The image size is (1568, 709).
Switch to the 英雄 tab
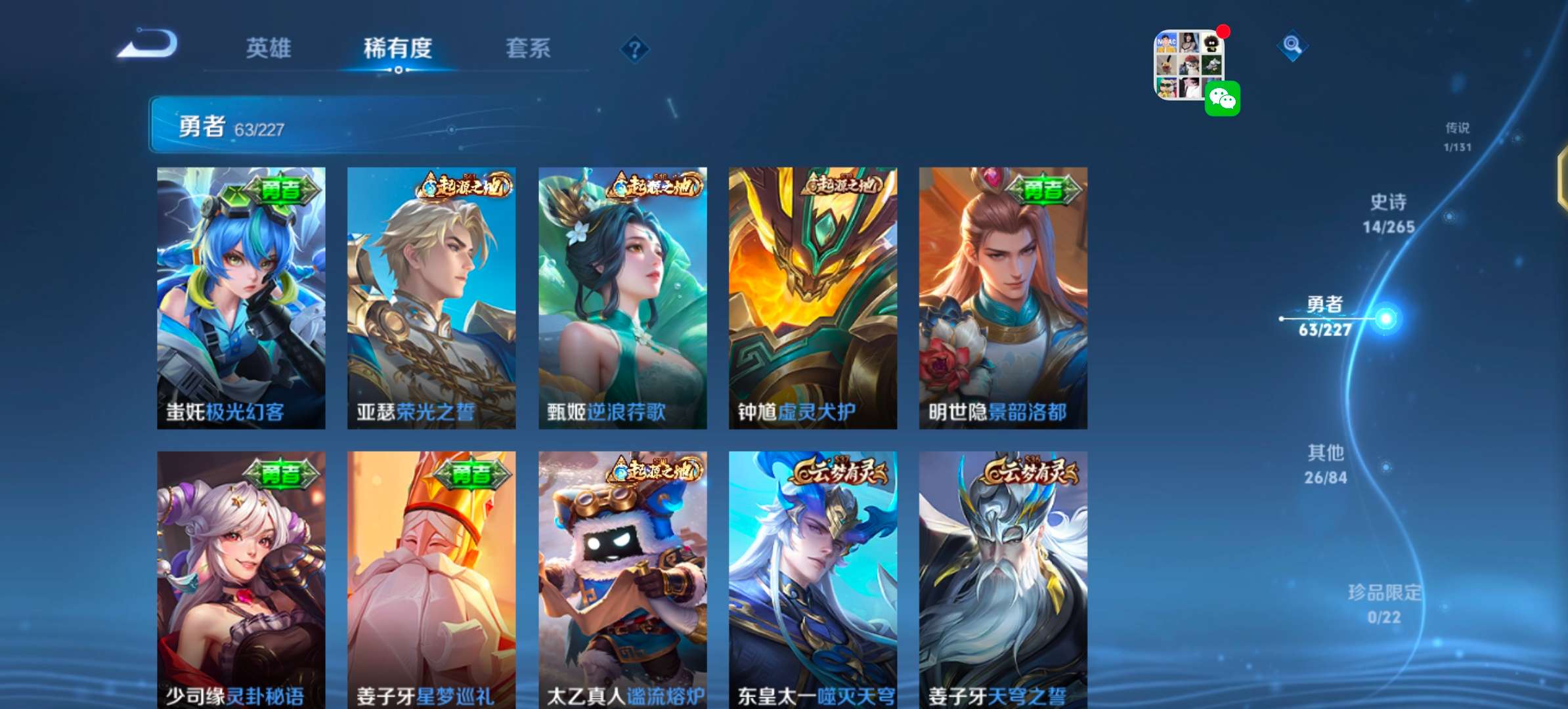269,48
